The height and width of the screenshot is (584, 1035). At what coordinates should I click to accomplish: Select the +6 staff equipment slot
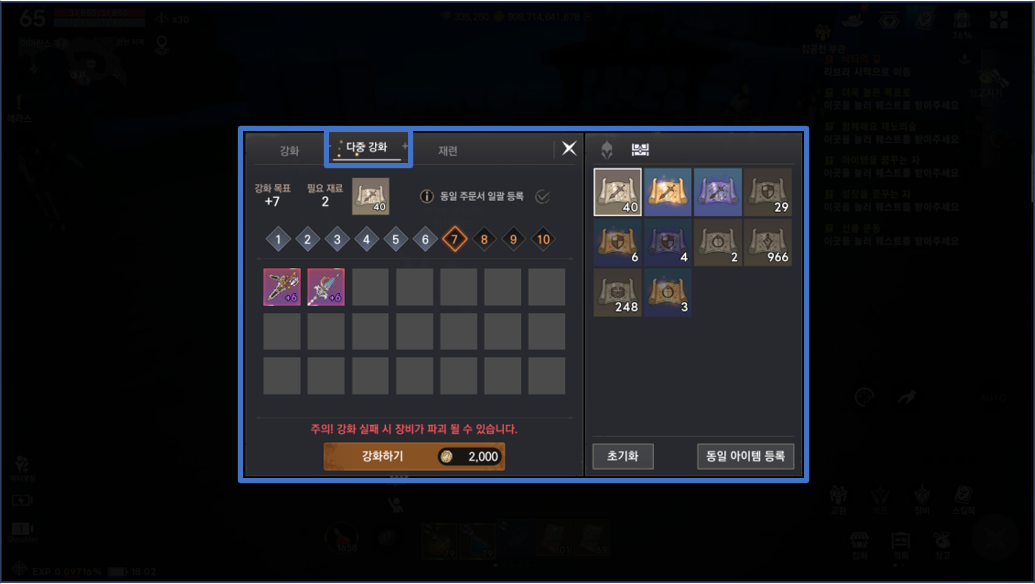click(326, 287)
